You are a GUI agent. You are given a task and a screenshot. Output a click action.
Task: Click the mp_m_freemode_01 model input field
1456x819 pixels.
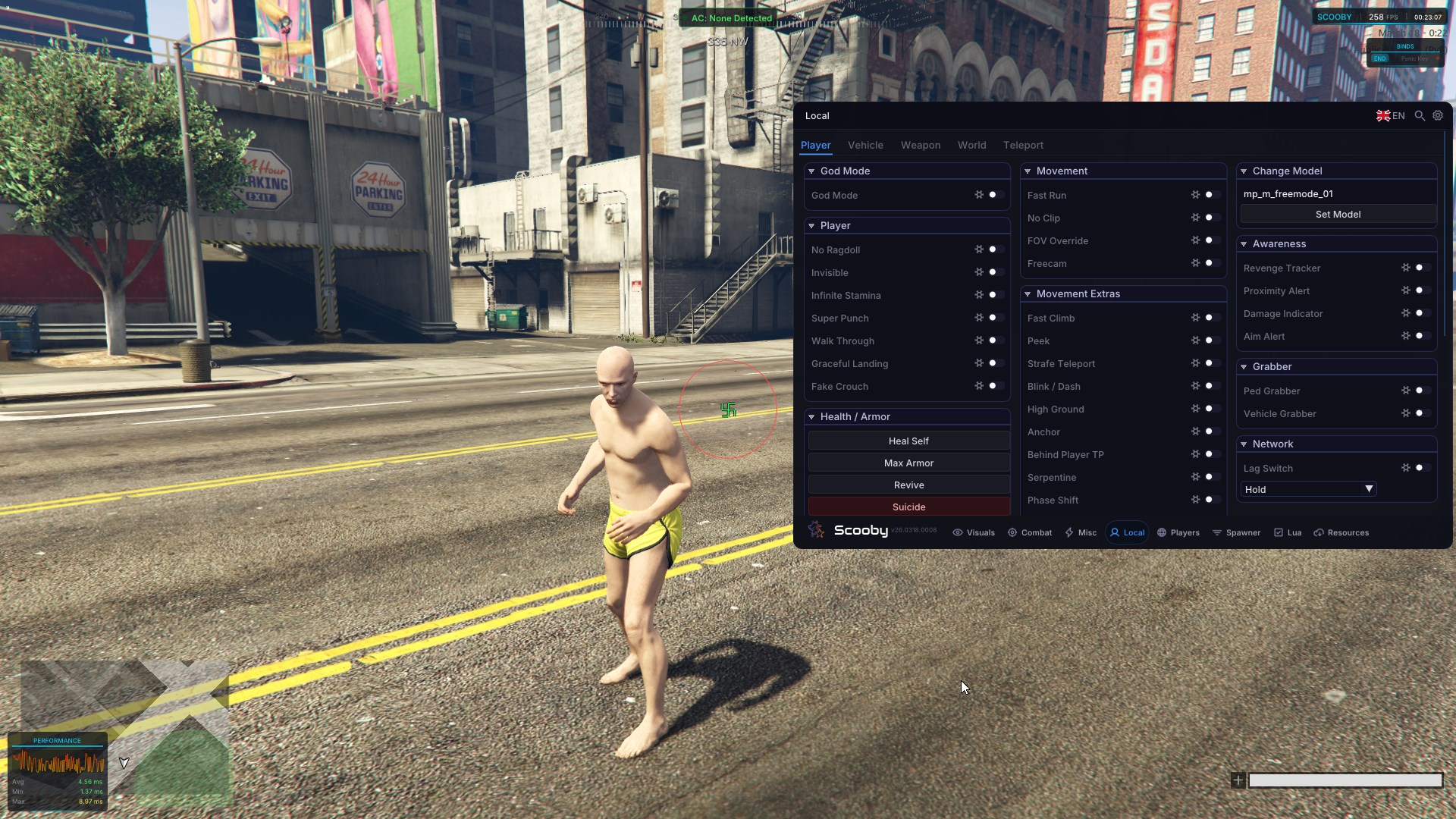[1336, 193]
